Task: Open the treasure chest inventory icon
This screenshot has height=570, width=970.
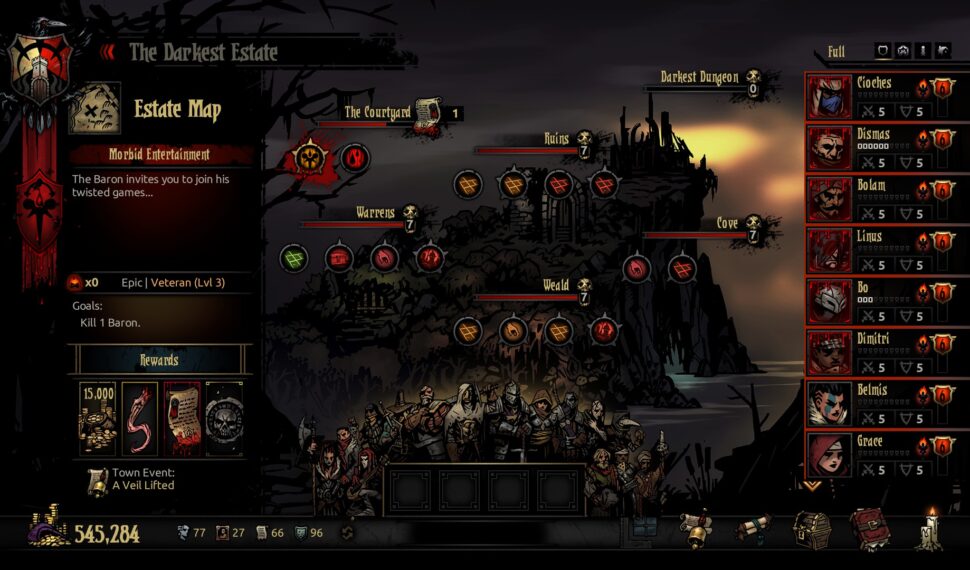Action: pyautogui.click(x=811, y=528)
